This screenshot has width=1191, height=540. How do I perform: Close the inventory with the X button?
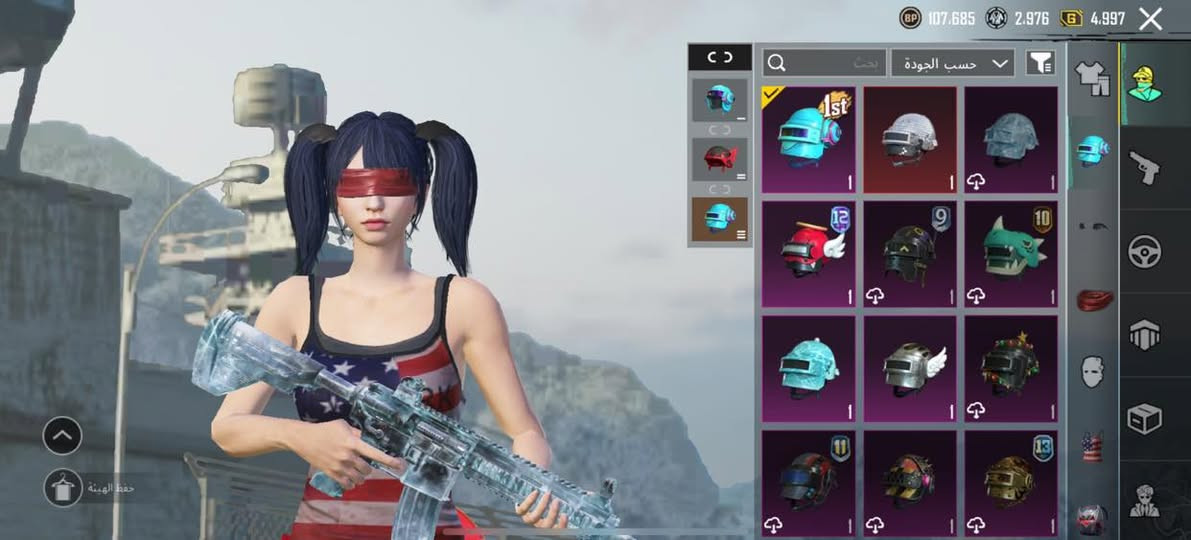pos(1151,18)
